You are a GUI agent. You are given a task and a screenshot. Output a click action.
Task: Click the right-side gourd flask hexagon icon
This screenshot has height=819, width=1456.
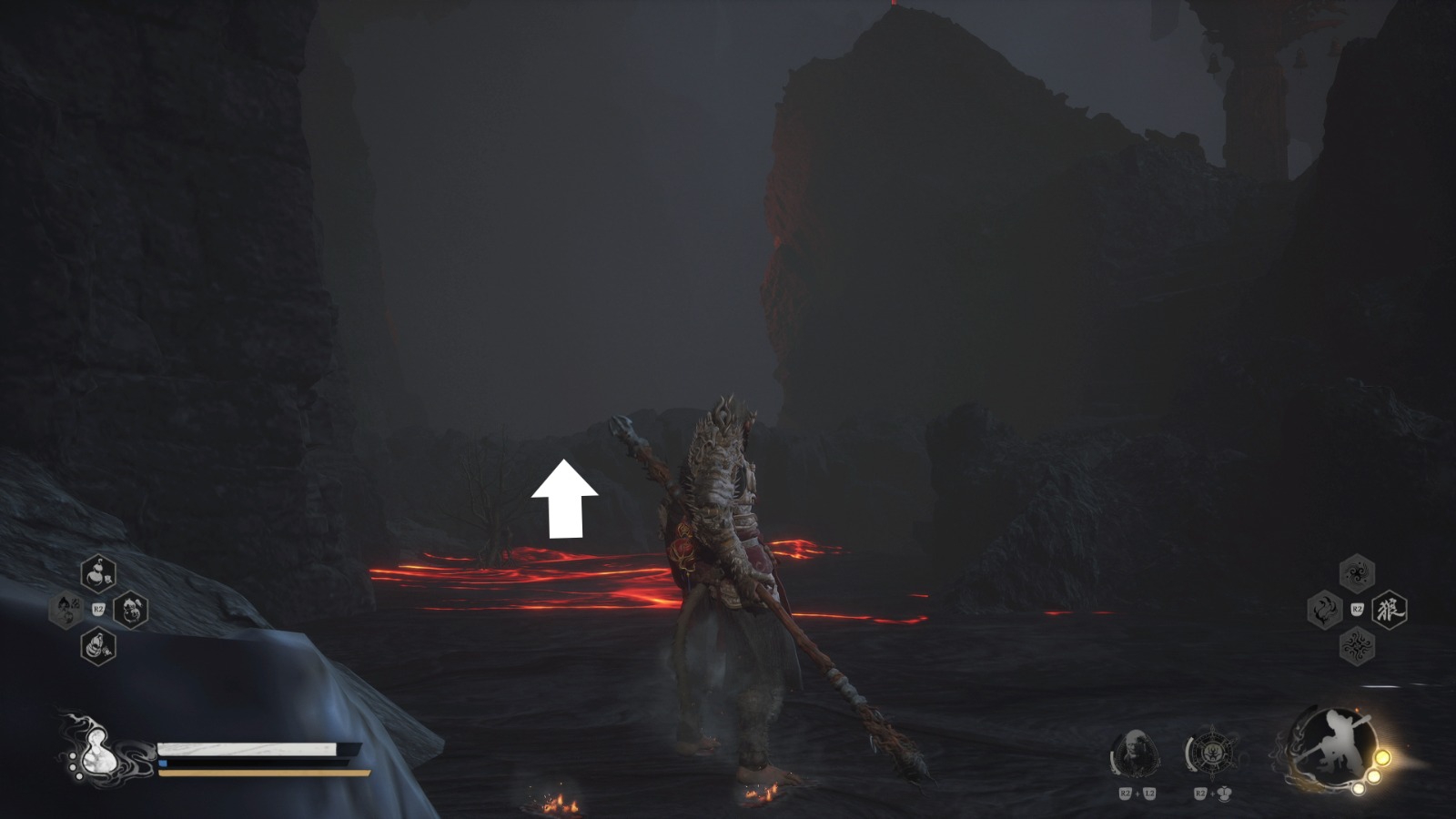tap(130, 609)
